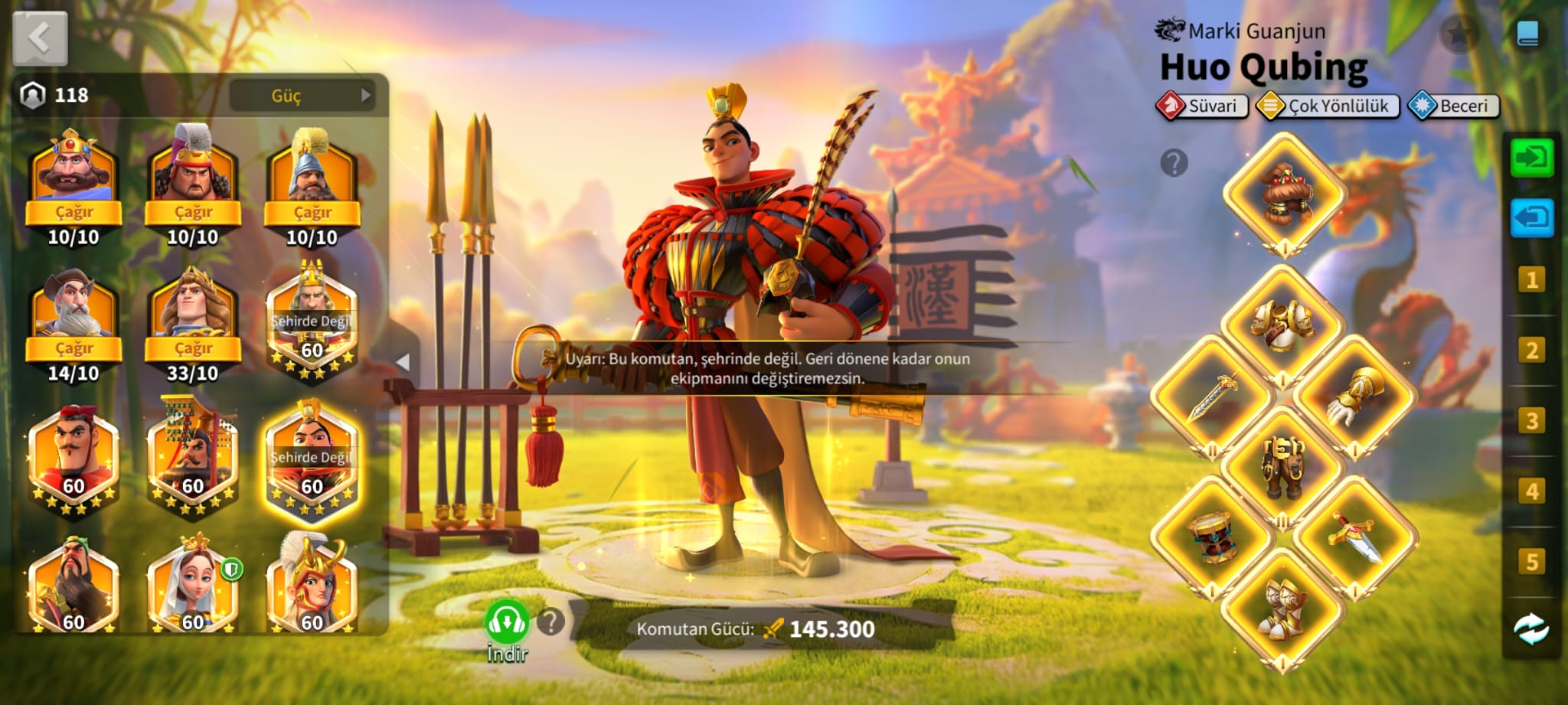The width and height of the screenshot is (1568, 705).
Task: Select the leg armor slot
Action: (1283, 465)
